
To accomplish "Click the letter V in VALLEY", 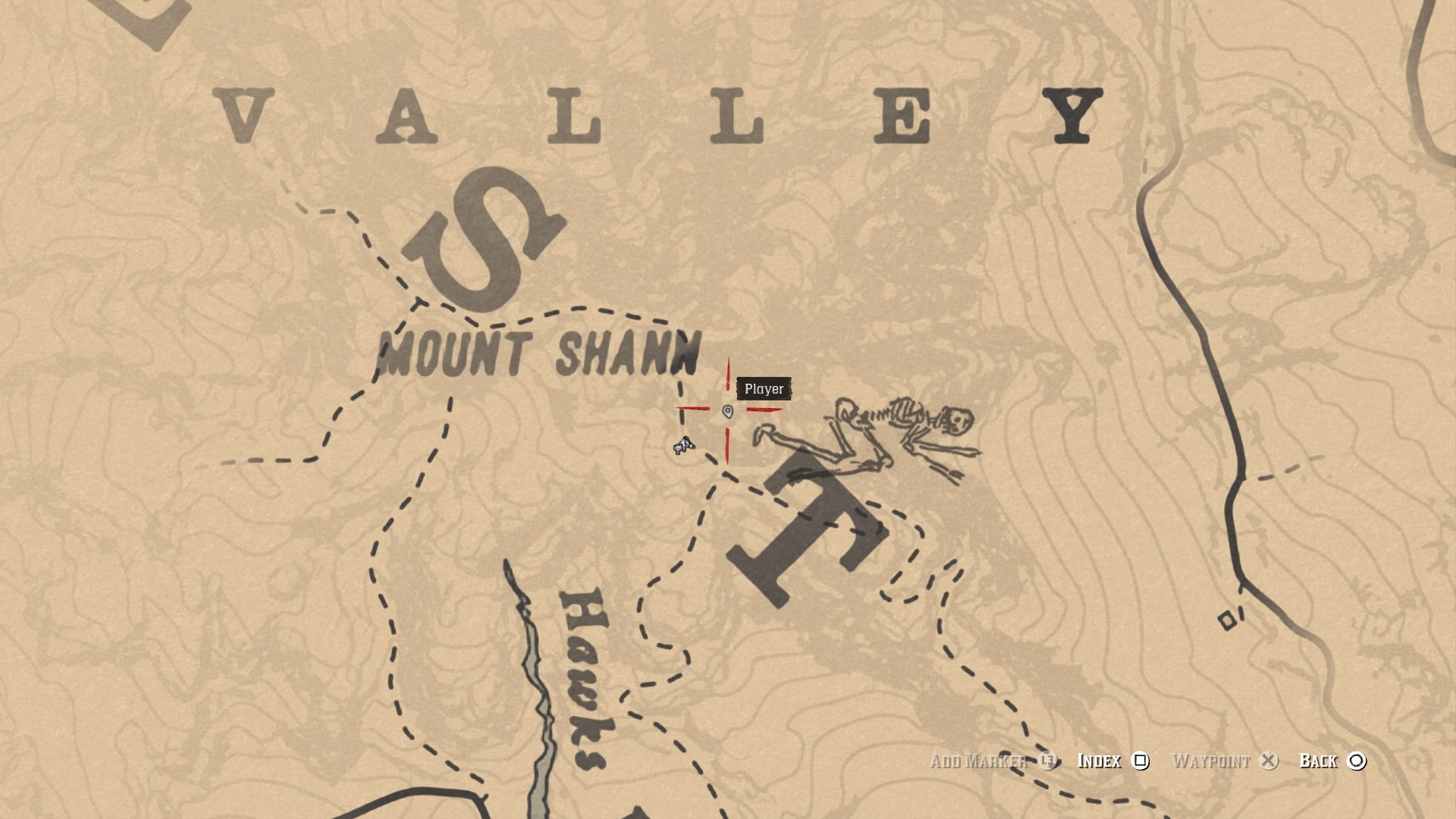I will 243,114.
